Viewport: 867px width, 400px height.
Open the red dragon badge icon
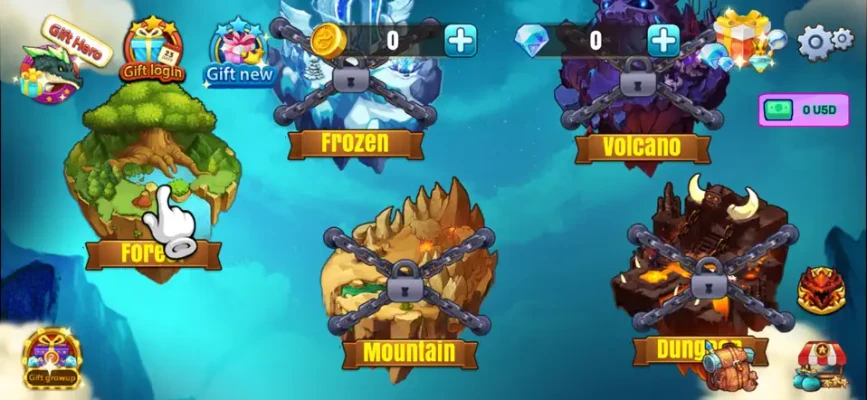pyautogui.click(x=821, y=290)
